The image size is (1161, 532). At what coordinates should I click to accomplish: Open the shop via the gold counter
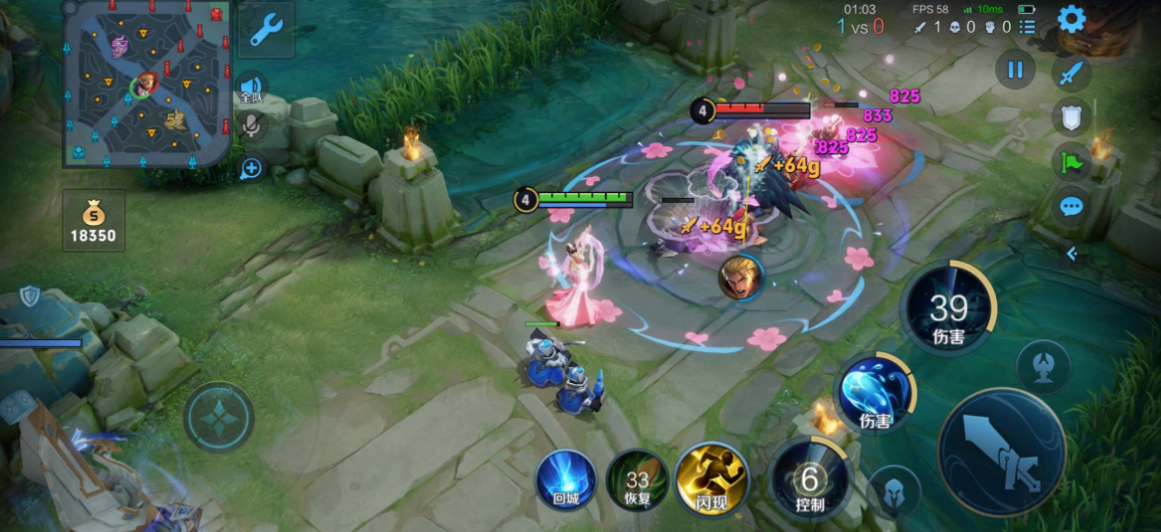pos(94,221)
